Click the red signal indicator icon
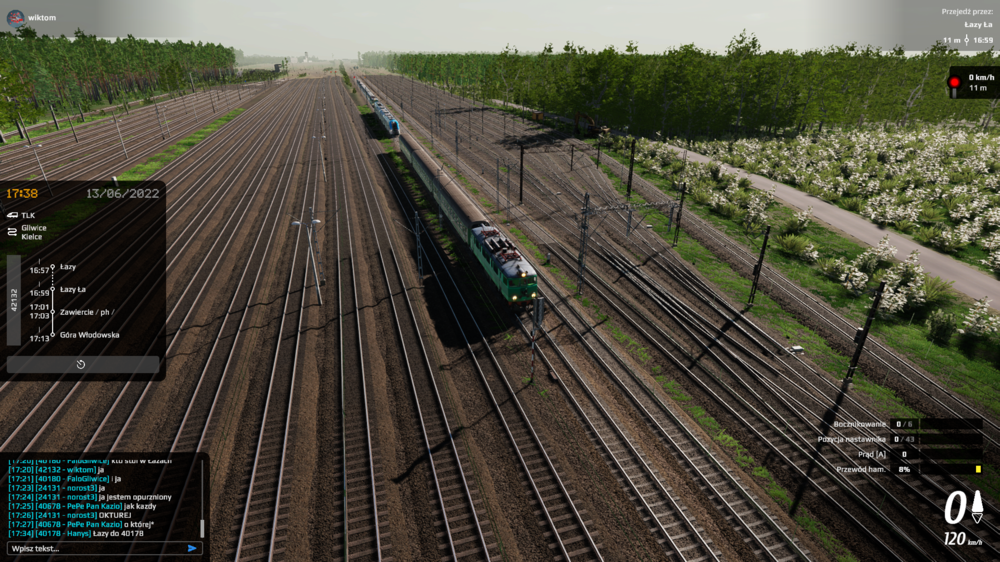 coord(955,83)
